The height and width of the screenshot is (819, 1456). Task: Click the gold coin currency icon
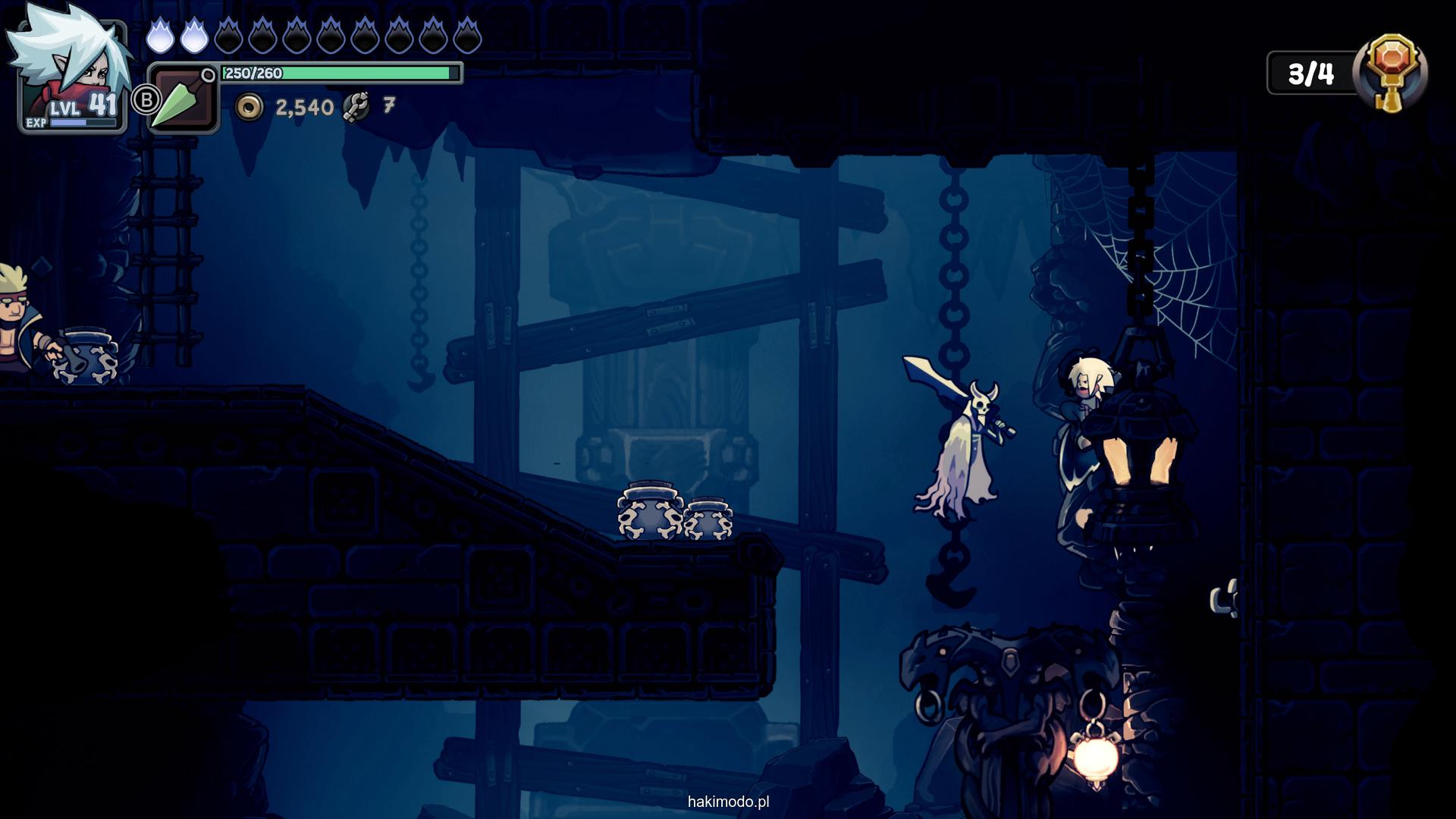(249, 108)
